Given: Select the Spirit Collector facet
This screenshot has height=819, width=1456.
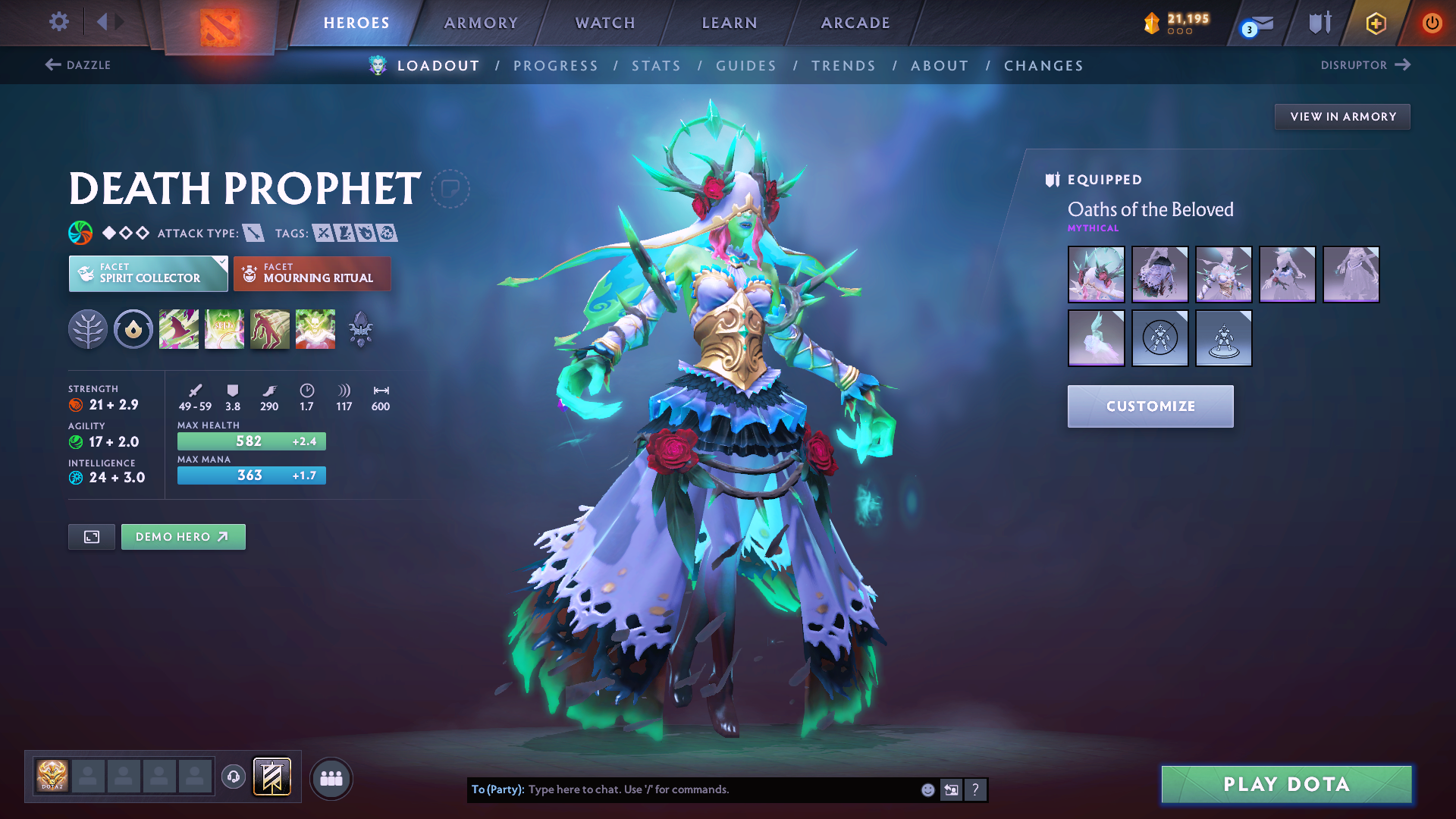Looking at the screenshot, I should (148, 274).
